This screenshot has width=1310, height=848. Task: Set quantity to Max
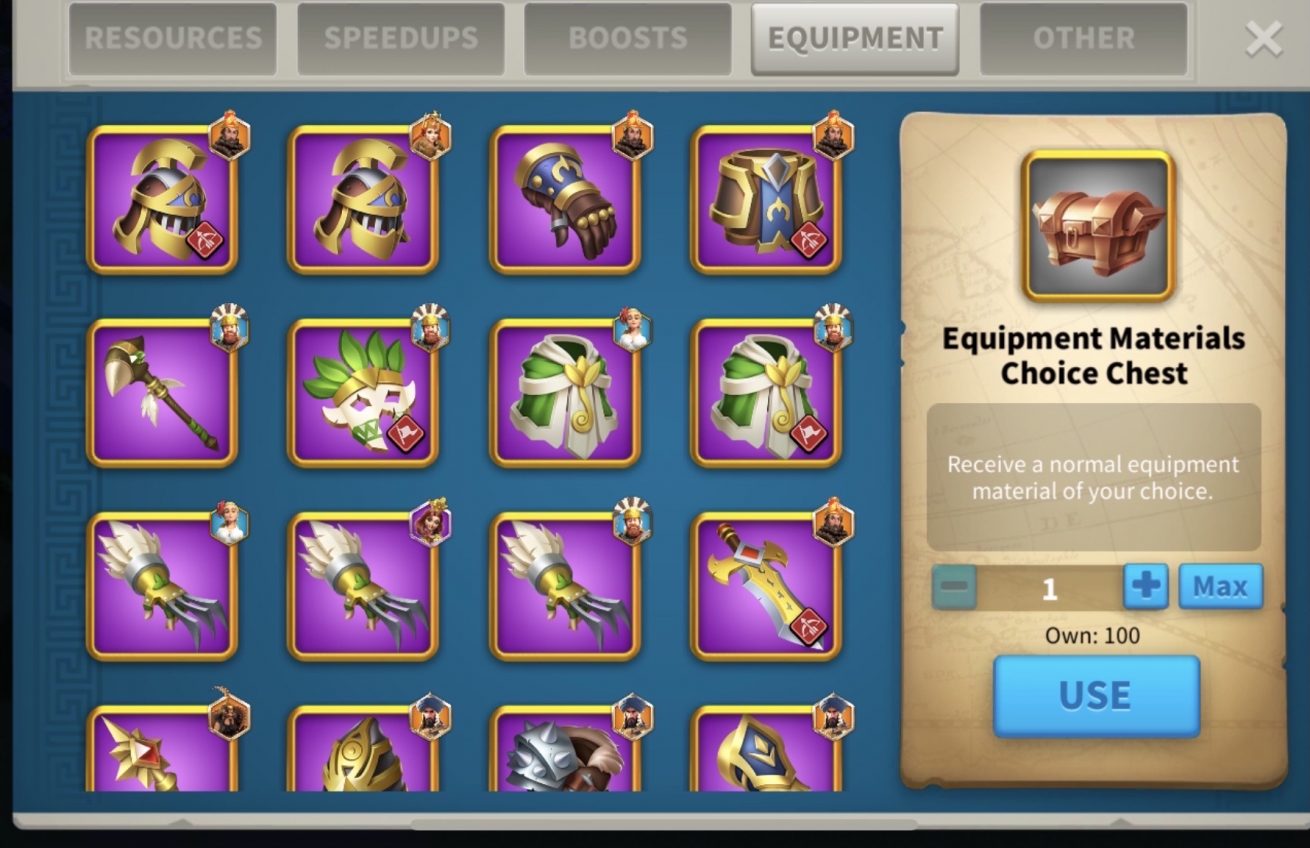click(1220, 587)
